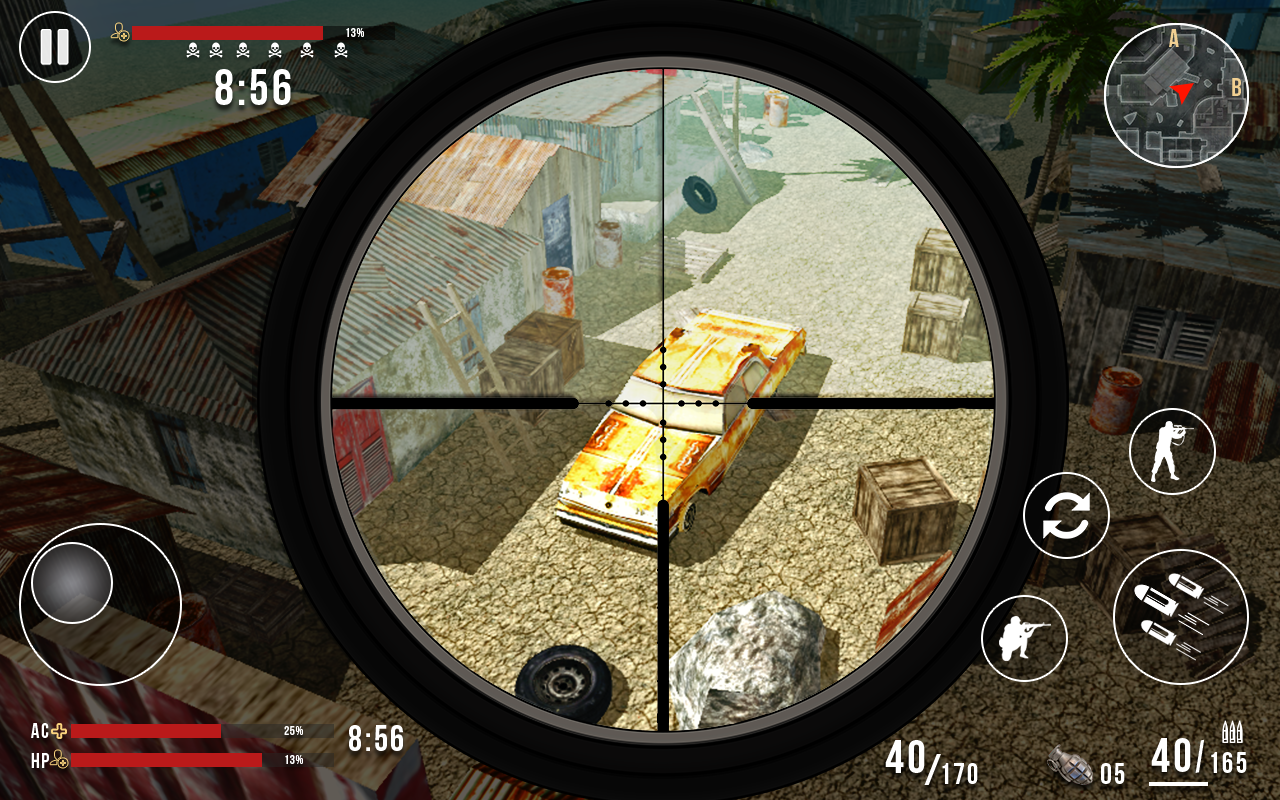Select the ammo clip icon near 40/165
This screenshot has width=1280, height=800.
point(1234,733)
